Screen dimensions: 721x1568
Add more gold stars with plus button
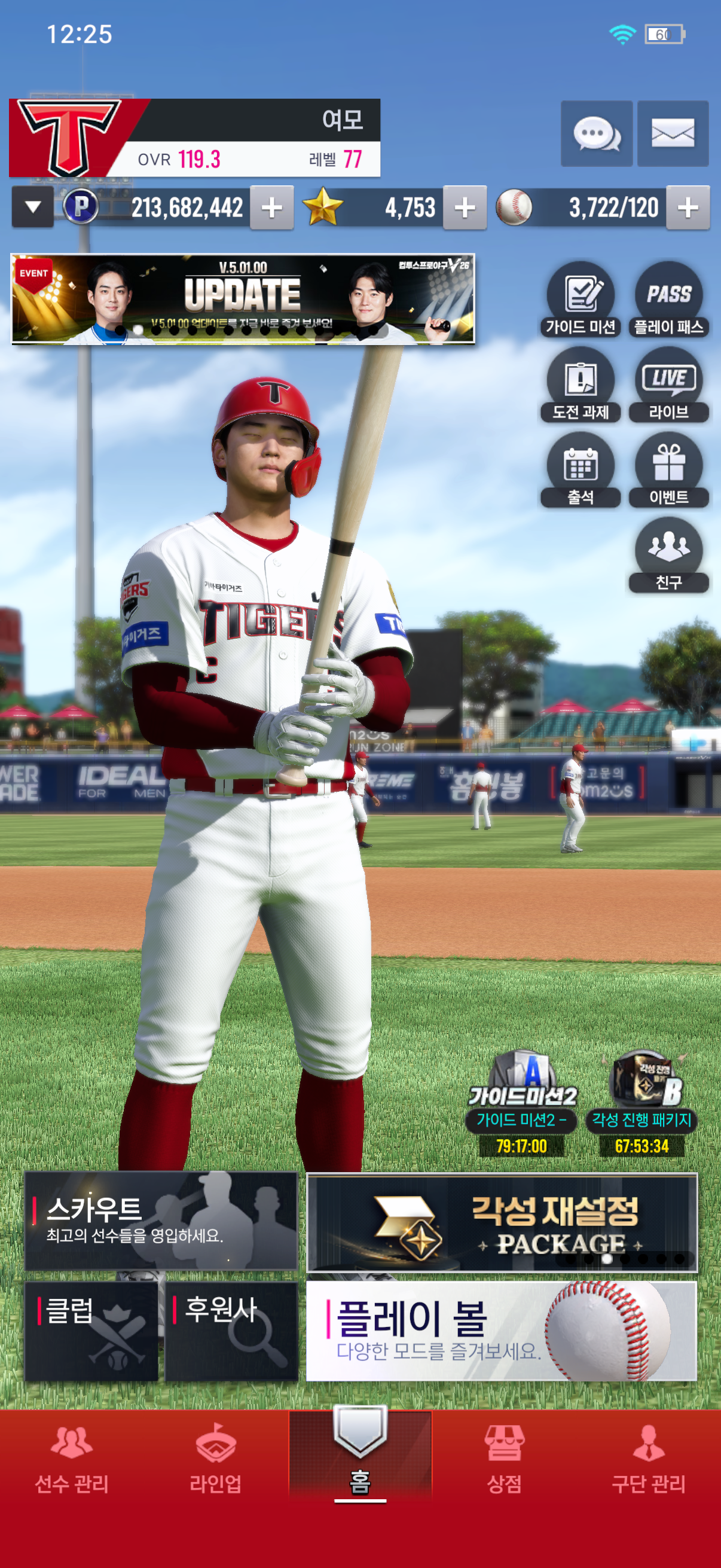coord(465,208)
